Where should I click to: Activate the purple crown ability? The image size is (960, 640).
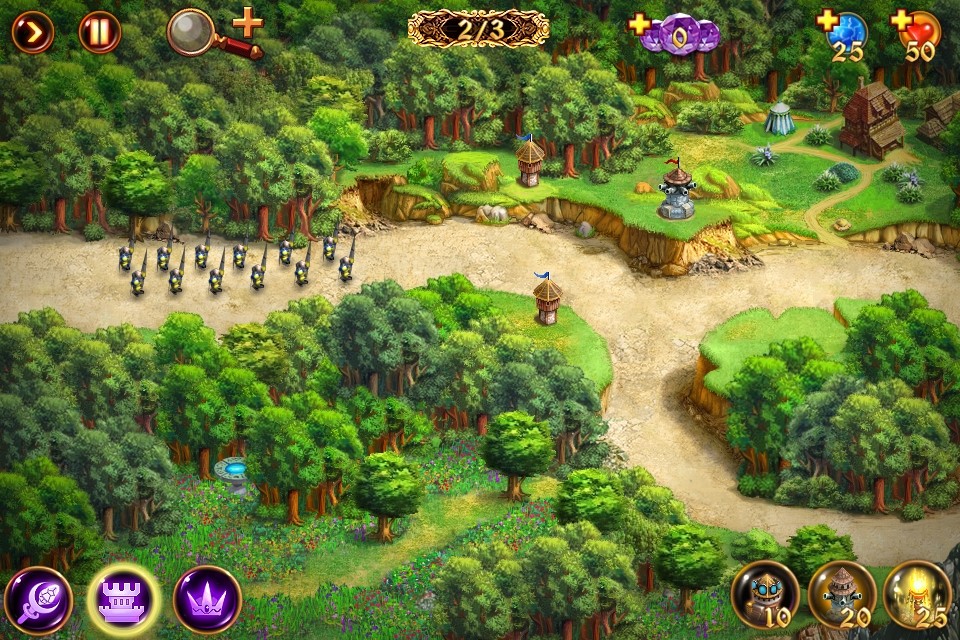click(207, 600)
